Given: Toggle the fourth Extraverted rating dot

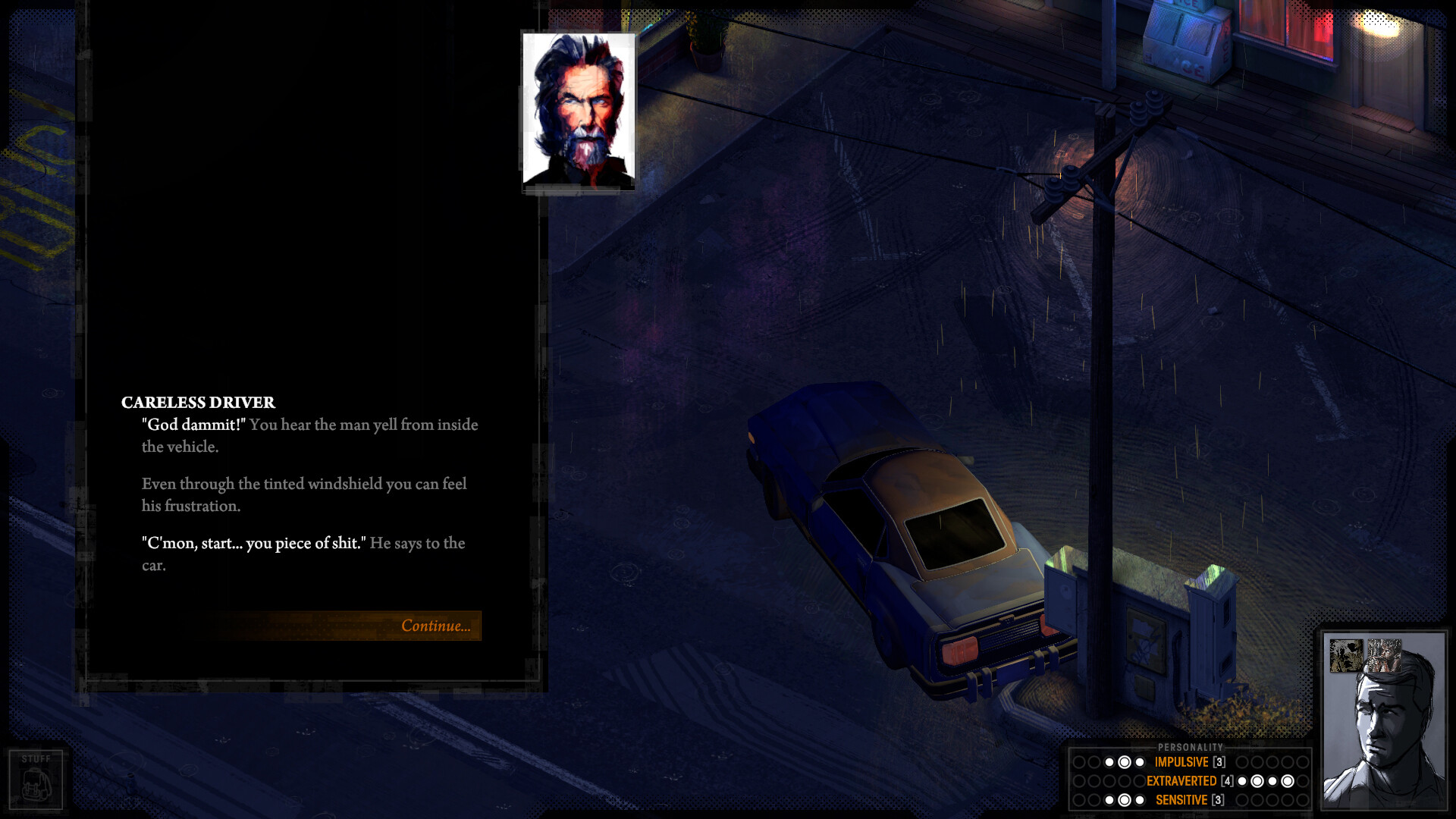Looking at the screenshot, I should click(1287, 780).
